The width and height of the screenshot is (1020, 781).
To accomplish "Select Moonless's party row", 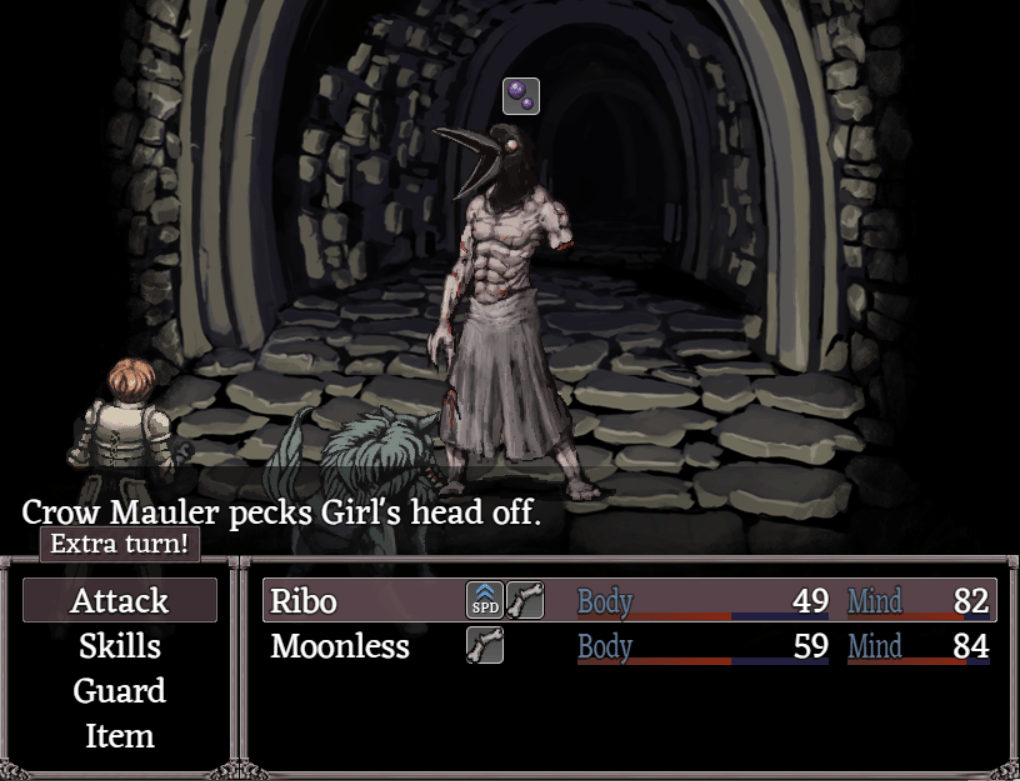I will tap(630, 646).
